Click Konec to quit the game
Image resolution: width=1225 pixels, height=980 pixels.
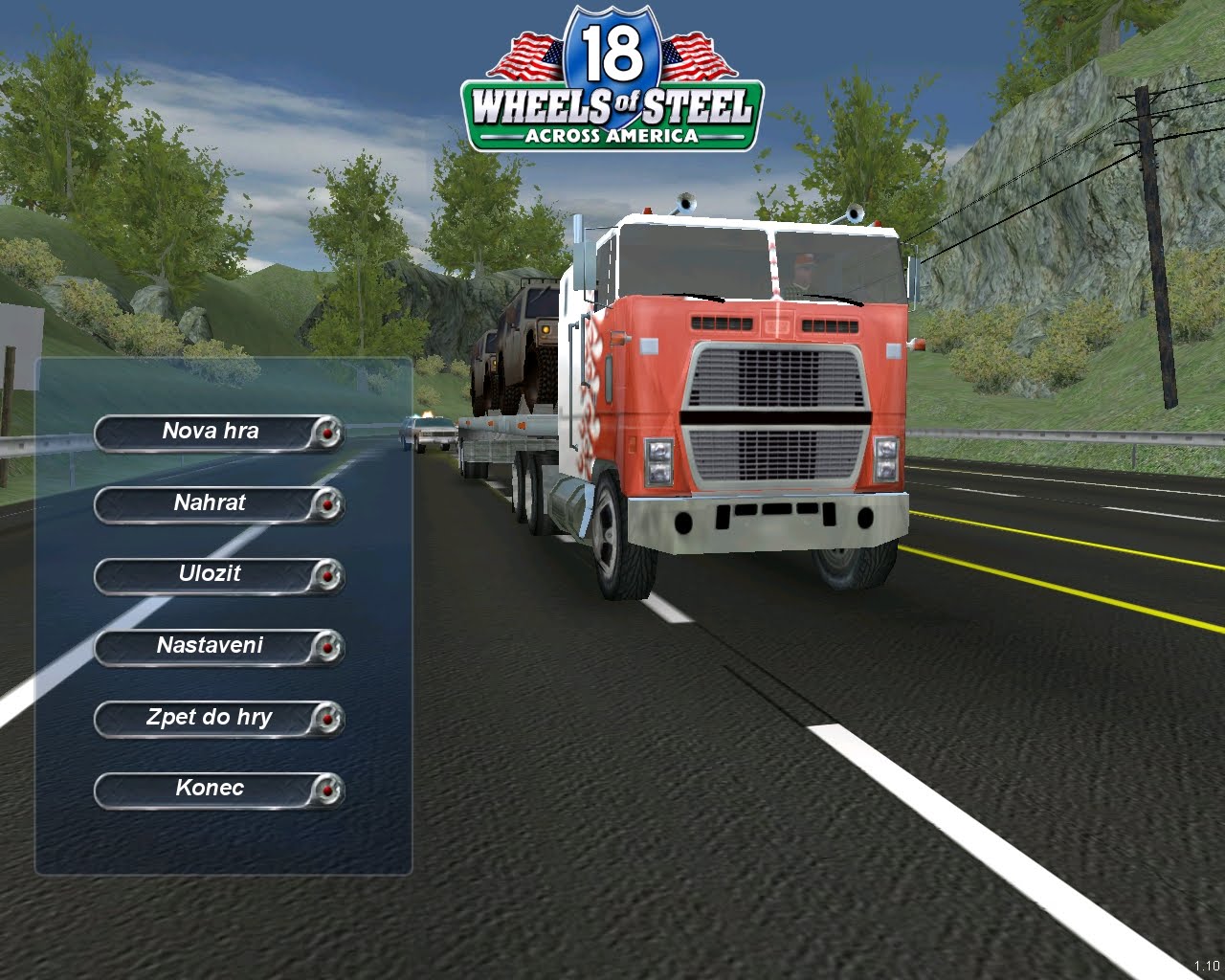point(210,788)
